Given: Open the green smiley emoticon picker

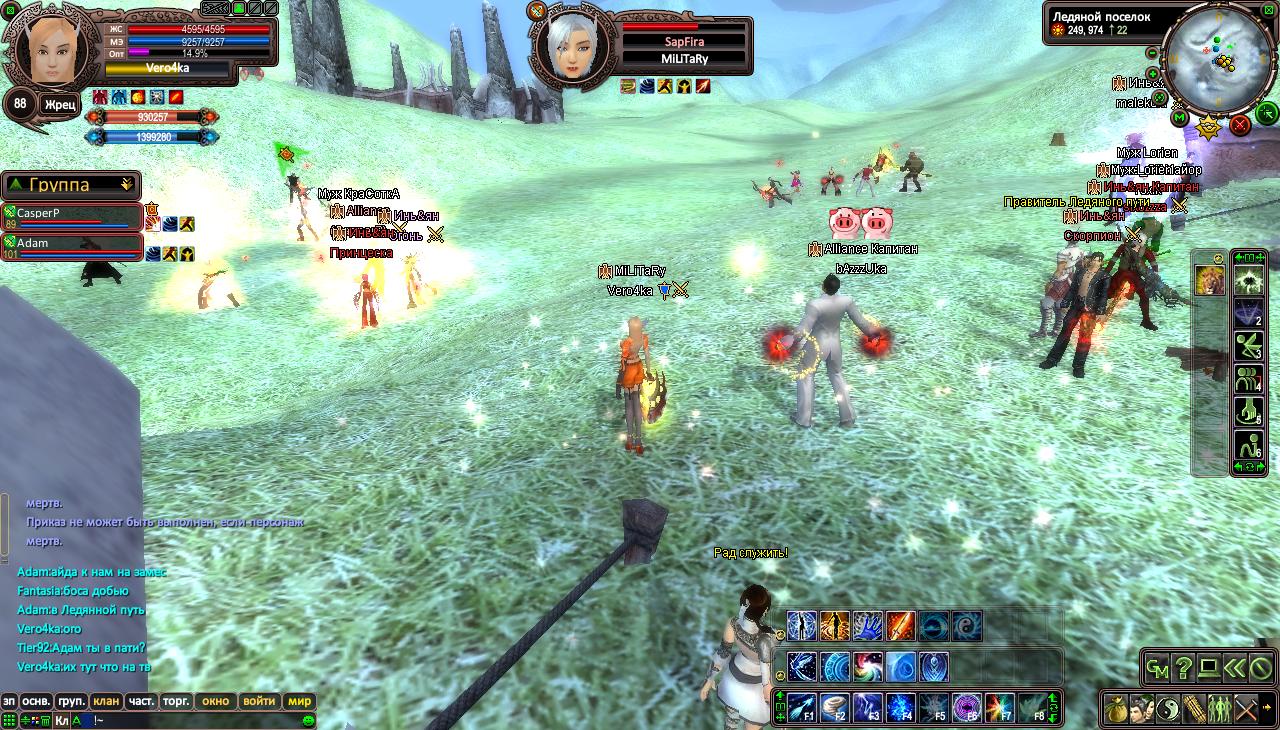Looking at the screenshot, I should point(309,720).
